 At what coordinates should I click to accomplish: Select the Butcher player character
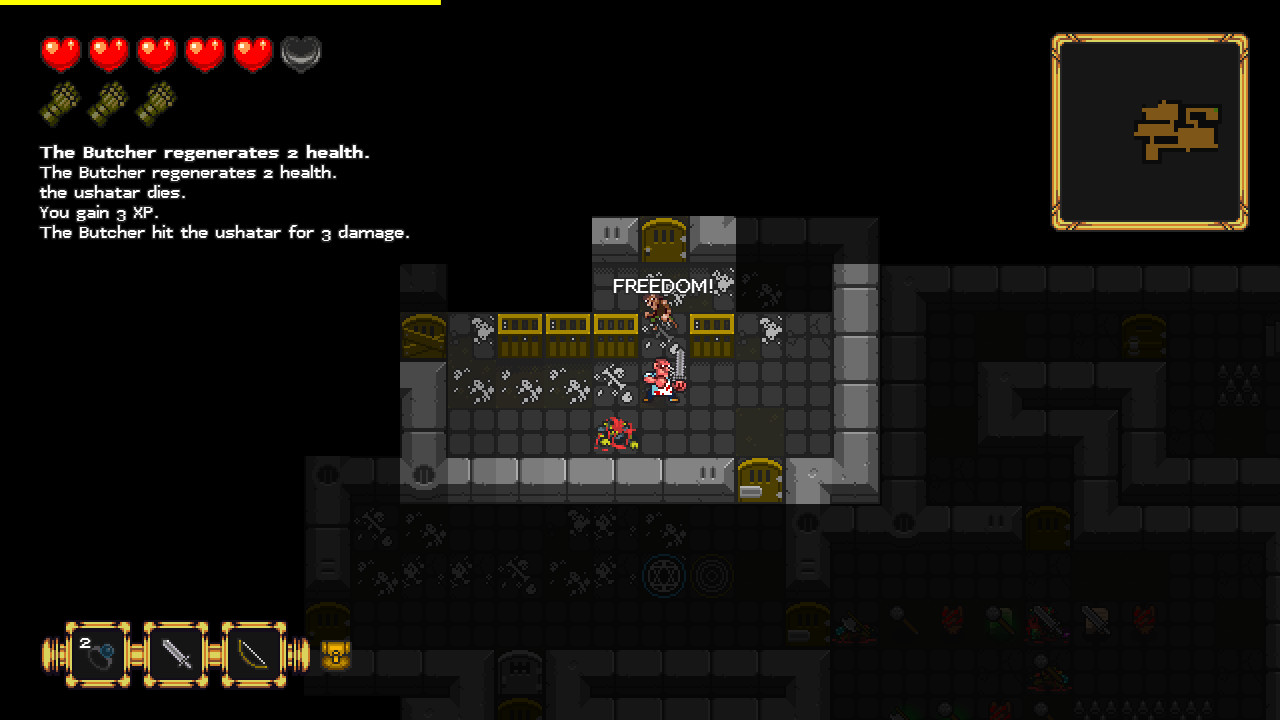coord(661,378)
